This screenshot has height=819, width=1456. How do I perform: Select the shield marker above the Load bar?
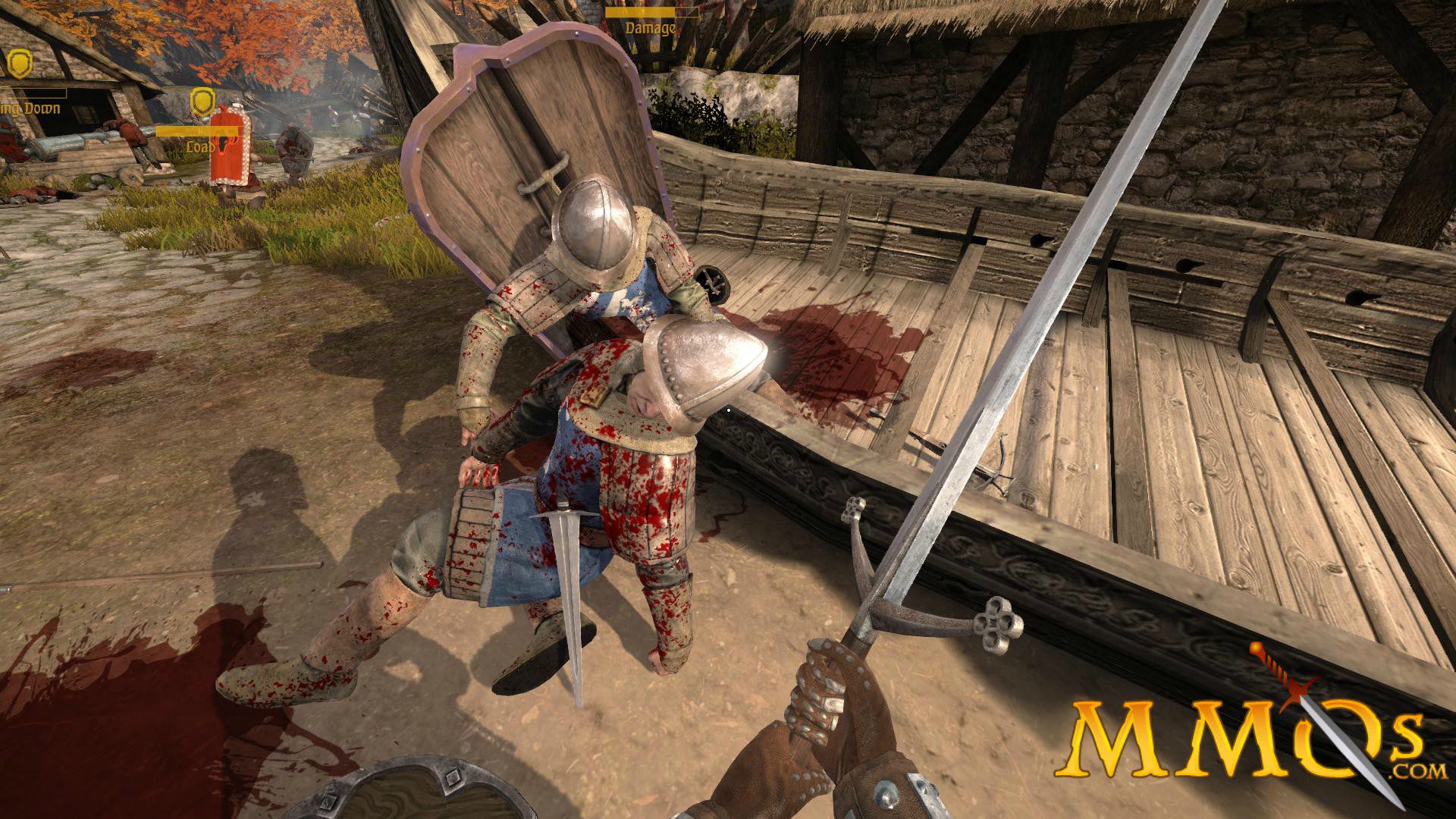pos(201,102)
